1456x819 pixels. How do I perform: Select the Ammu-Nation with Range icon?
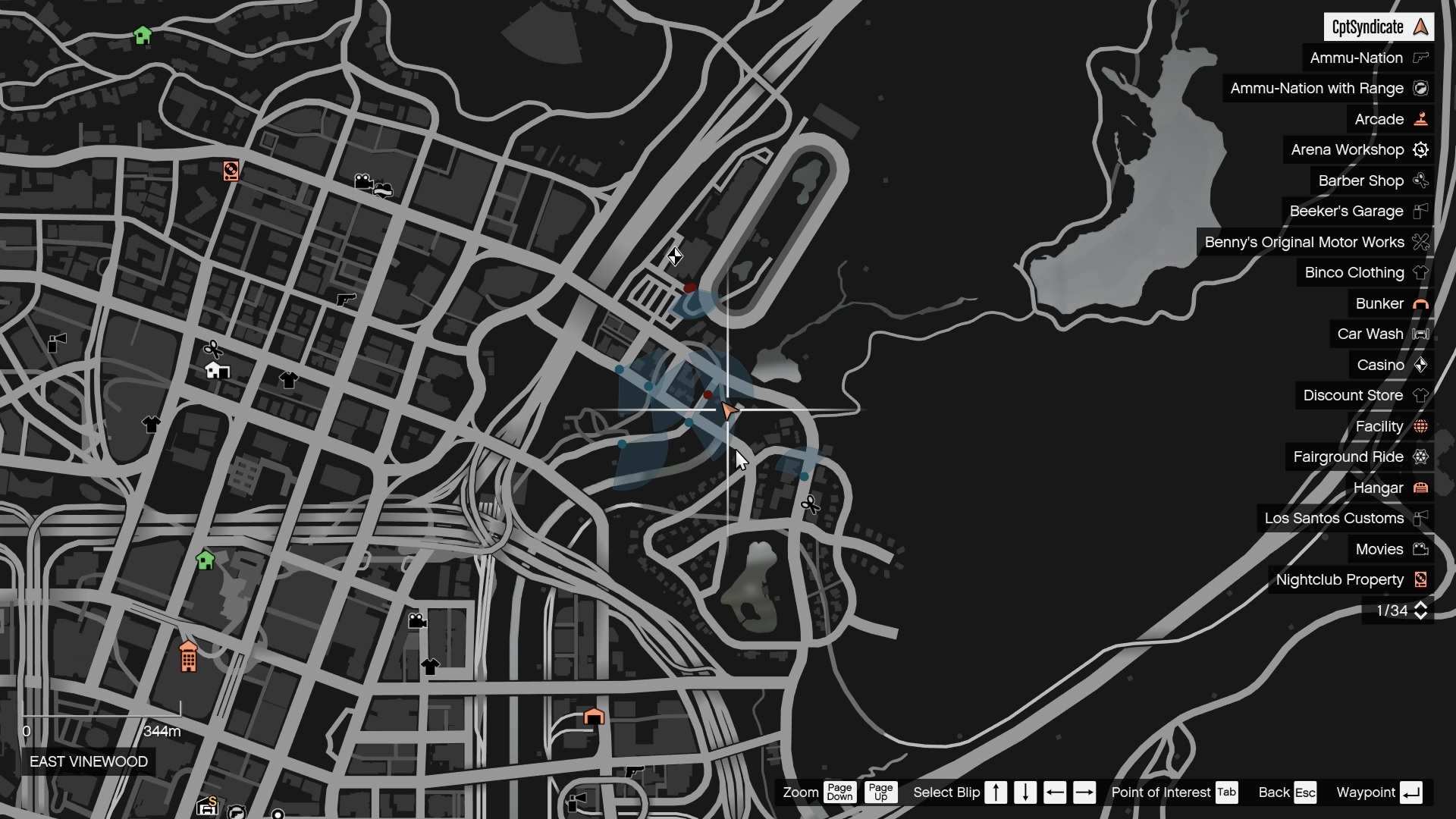[1423, 88]
